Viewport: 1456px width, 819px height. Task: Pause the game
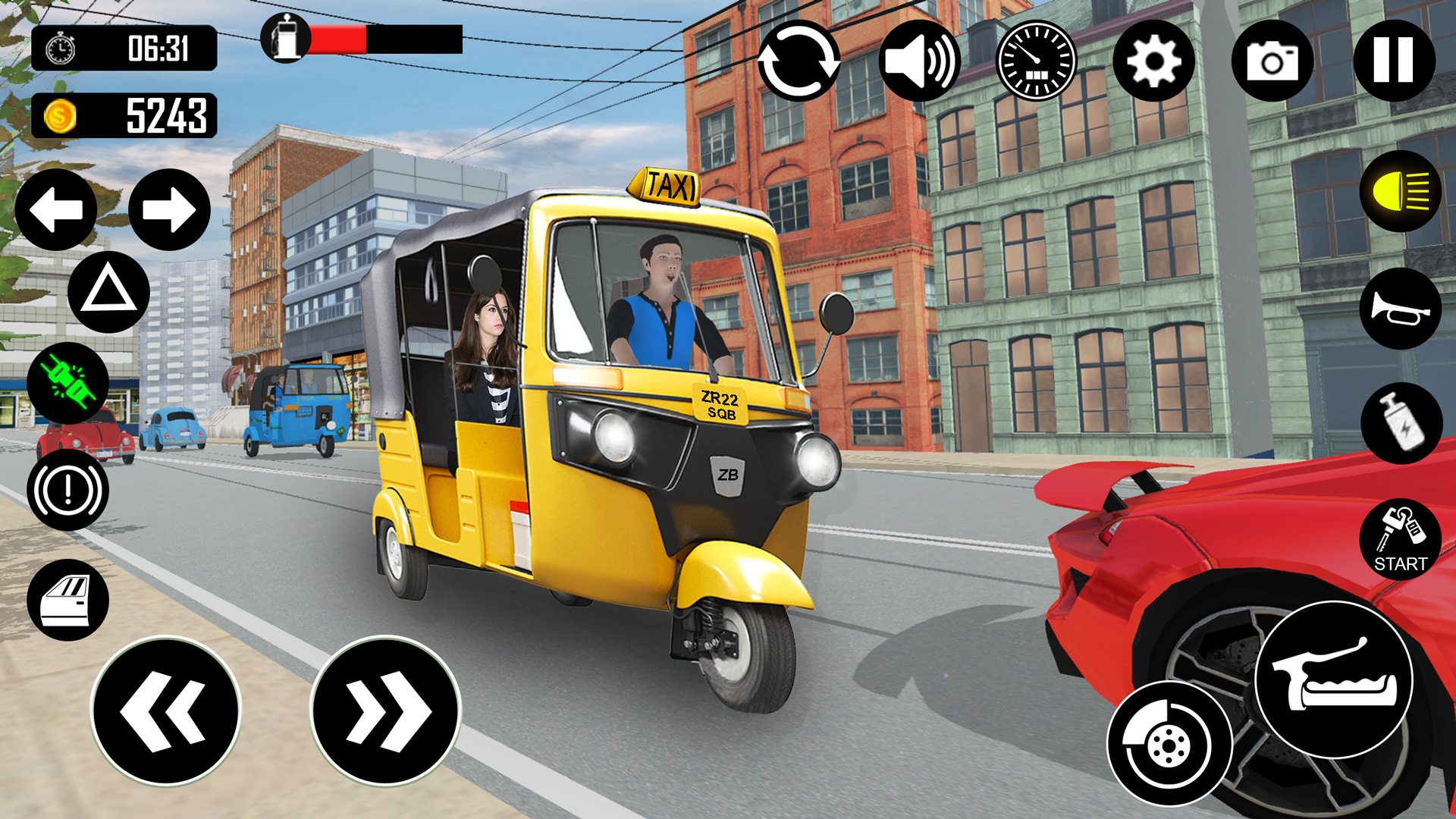pyautogui.click(x=1393, y=61)
